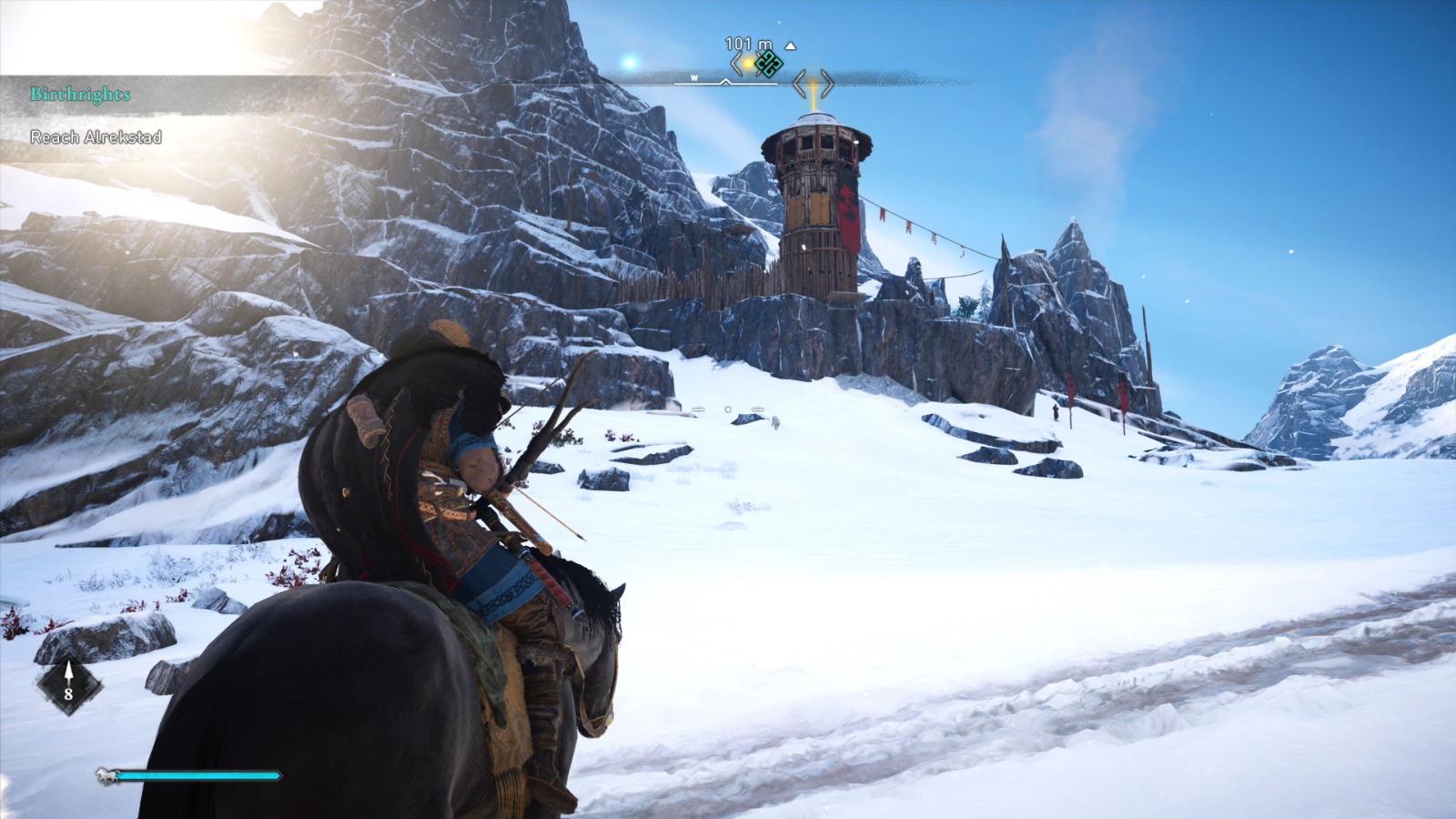Toggle the right chevron bracket near the objective marker
Image resolution: width=1456 pixels, height=819 pixels.
click(x=760, y=65)
